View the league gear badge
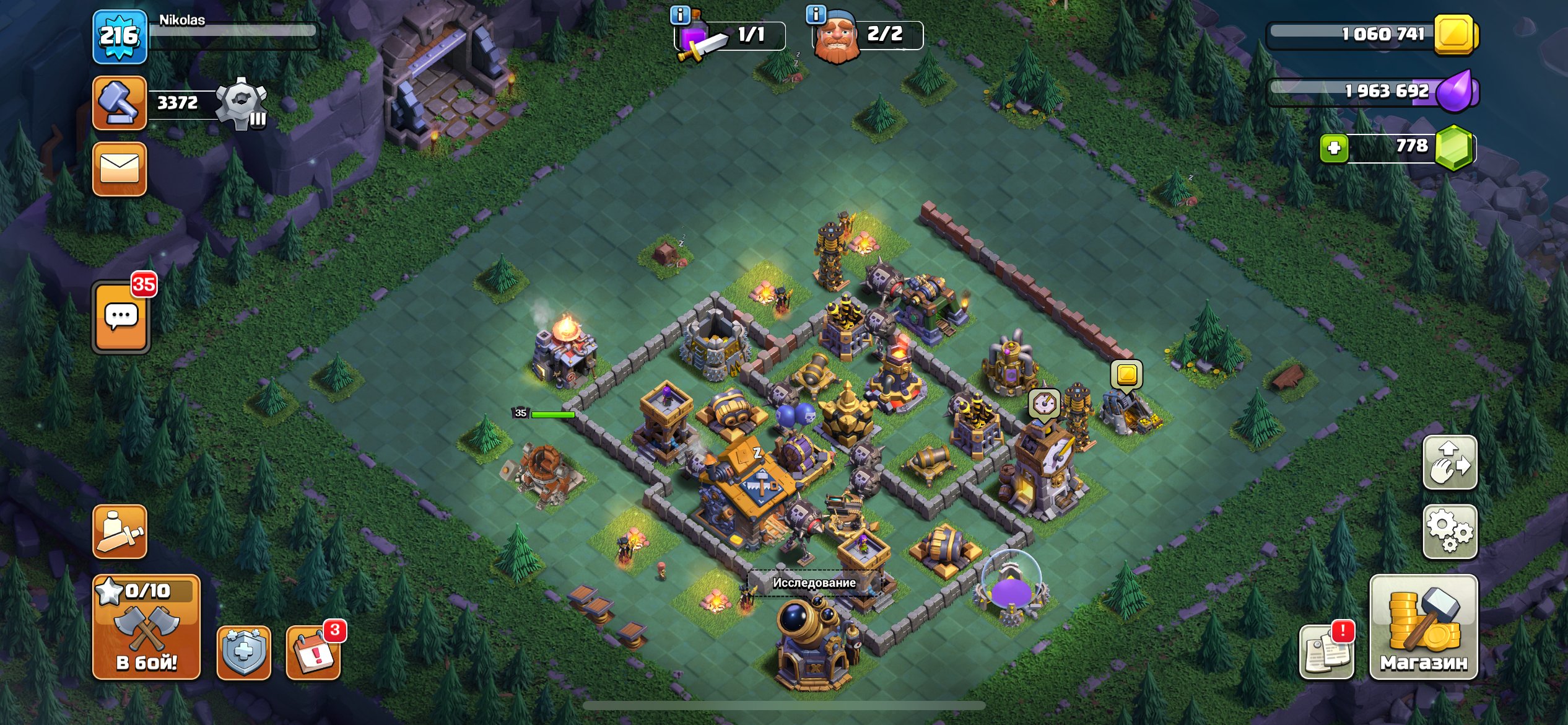 coord(242,103)
